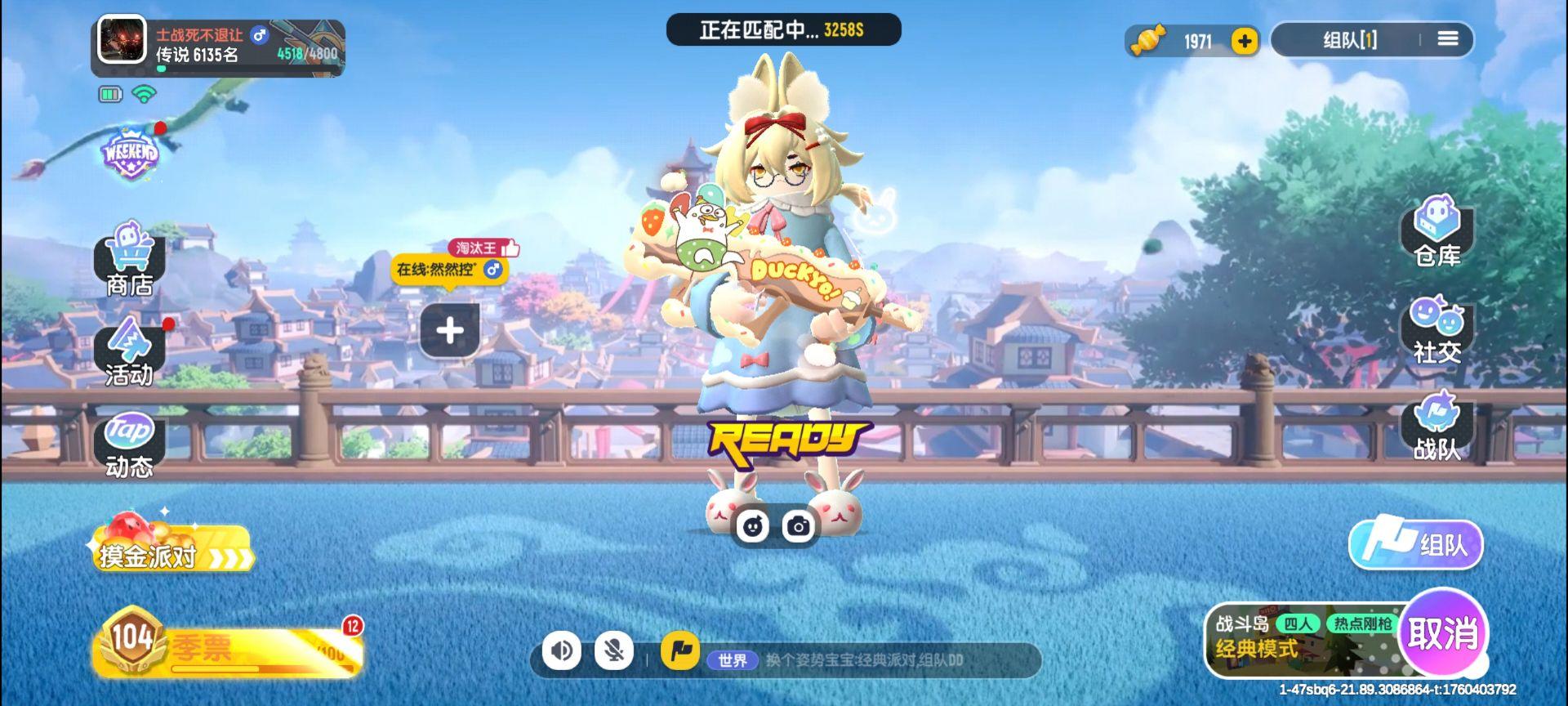
Task: Click the WEEKEND event badge
Action: [x=131, y=151]
